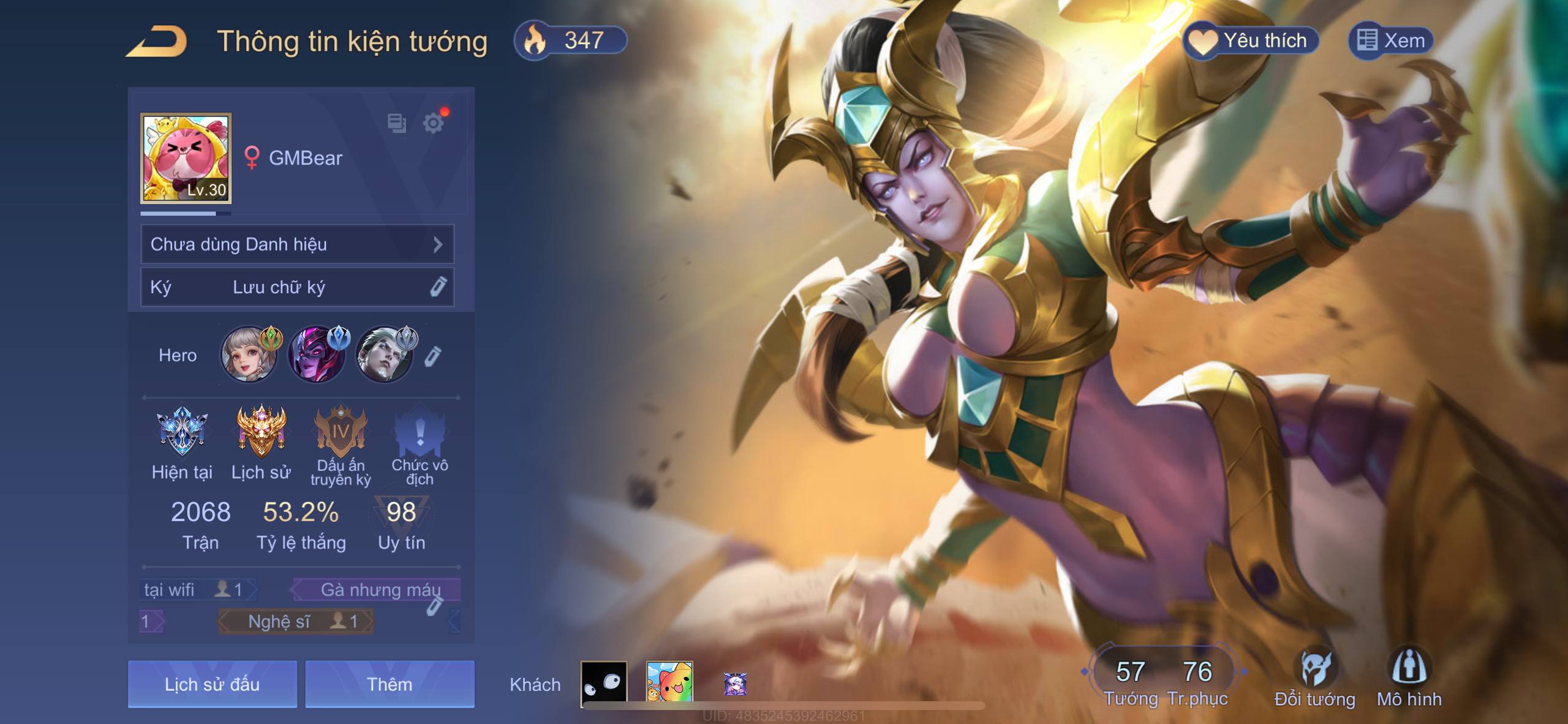
Task: Open the Chưa dùng Danh hiệu title row
Action: coord(297,244)
